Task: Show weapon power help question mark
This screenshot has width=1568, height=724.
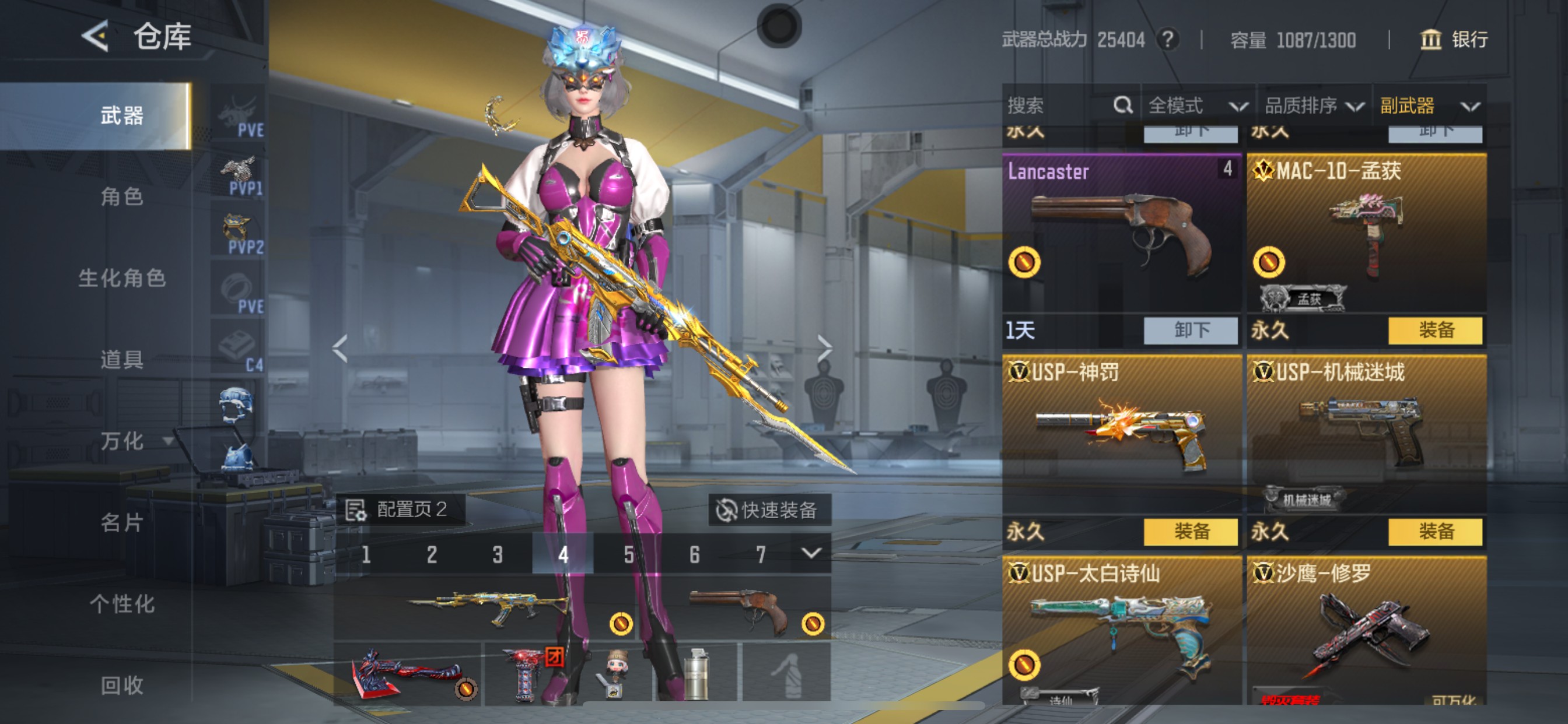Action: [x=1167, y=40]
